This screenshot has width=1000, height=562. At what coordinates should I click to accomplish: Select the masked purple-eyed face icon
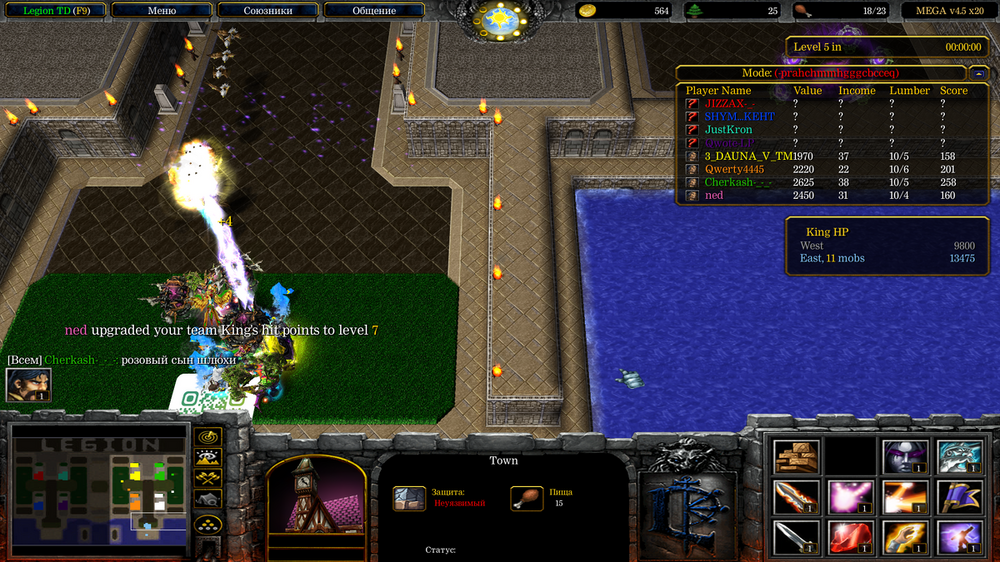(905, 456)
